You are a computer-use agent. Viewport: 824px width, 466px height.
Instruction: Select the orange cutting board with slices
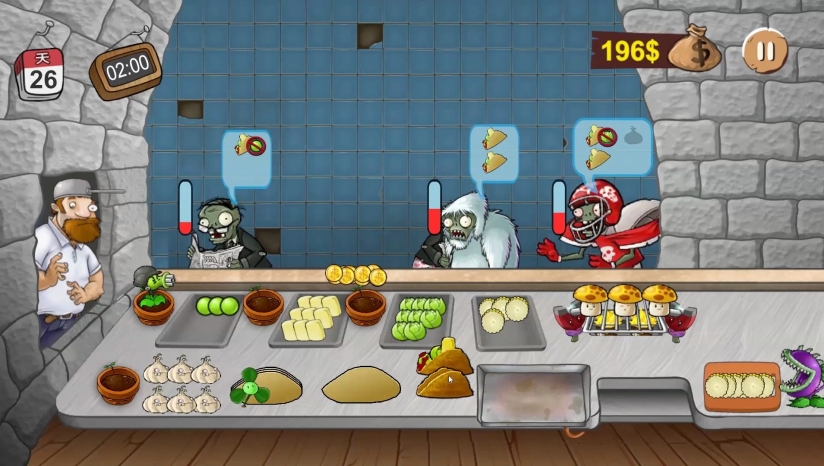(x=741, y=385)
